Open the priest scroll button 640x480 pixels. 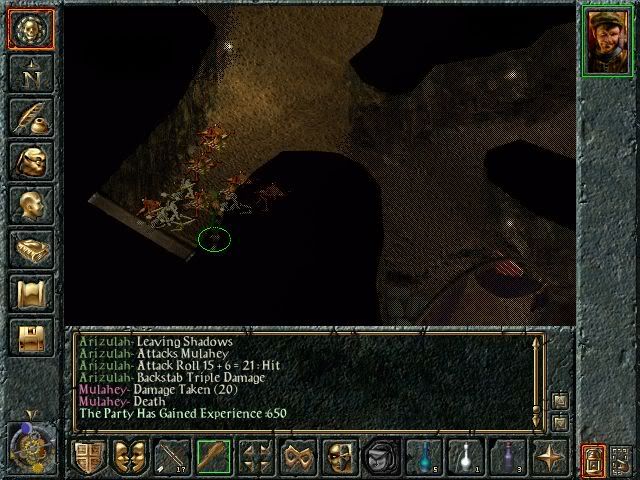(29, 294)
